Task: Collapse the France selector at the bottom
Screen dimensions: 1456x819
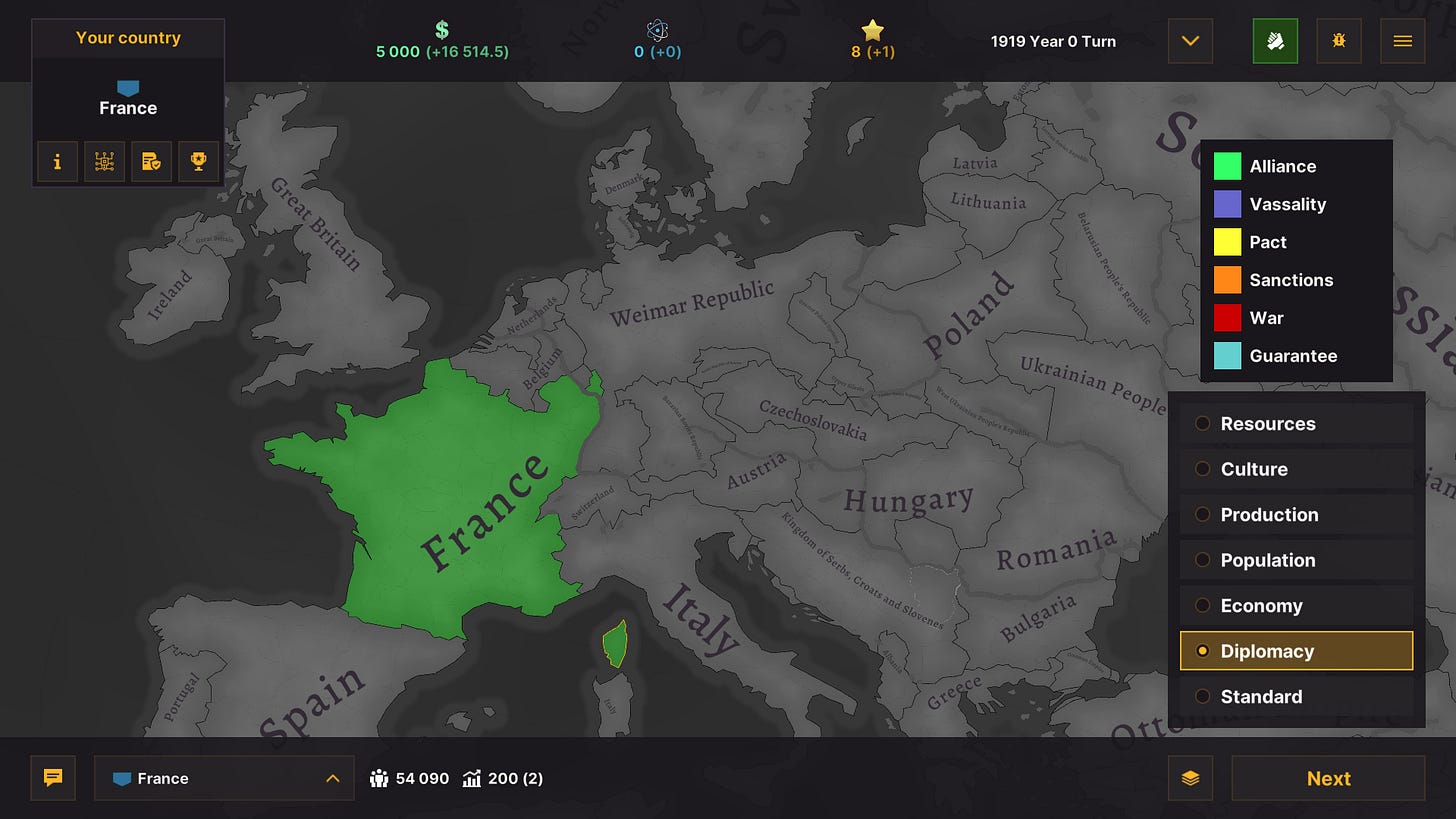Action: coord(331,778)
